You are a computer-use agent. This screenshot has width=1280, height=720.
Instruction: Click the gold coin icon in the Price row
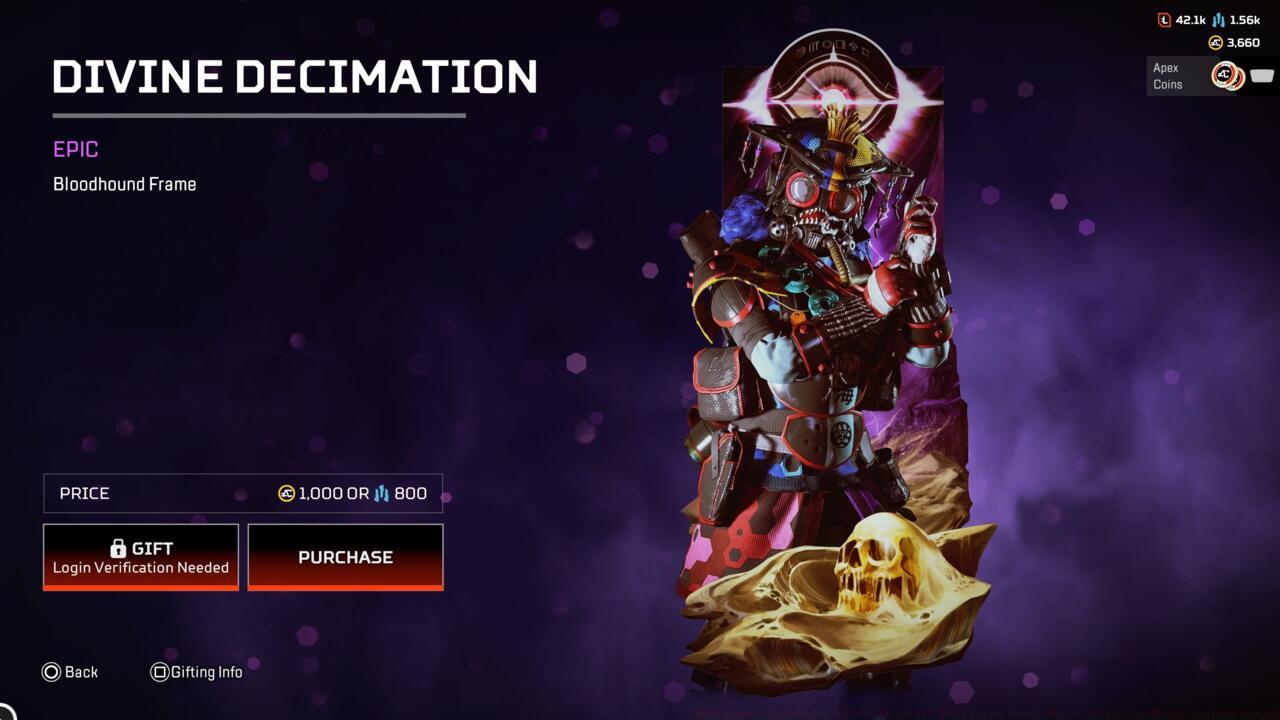pyautogui.click(x=285, y=492)
